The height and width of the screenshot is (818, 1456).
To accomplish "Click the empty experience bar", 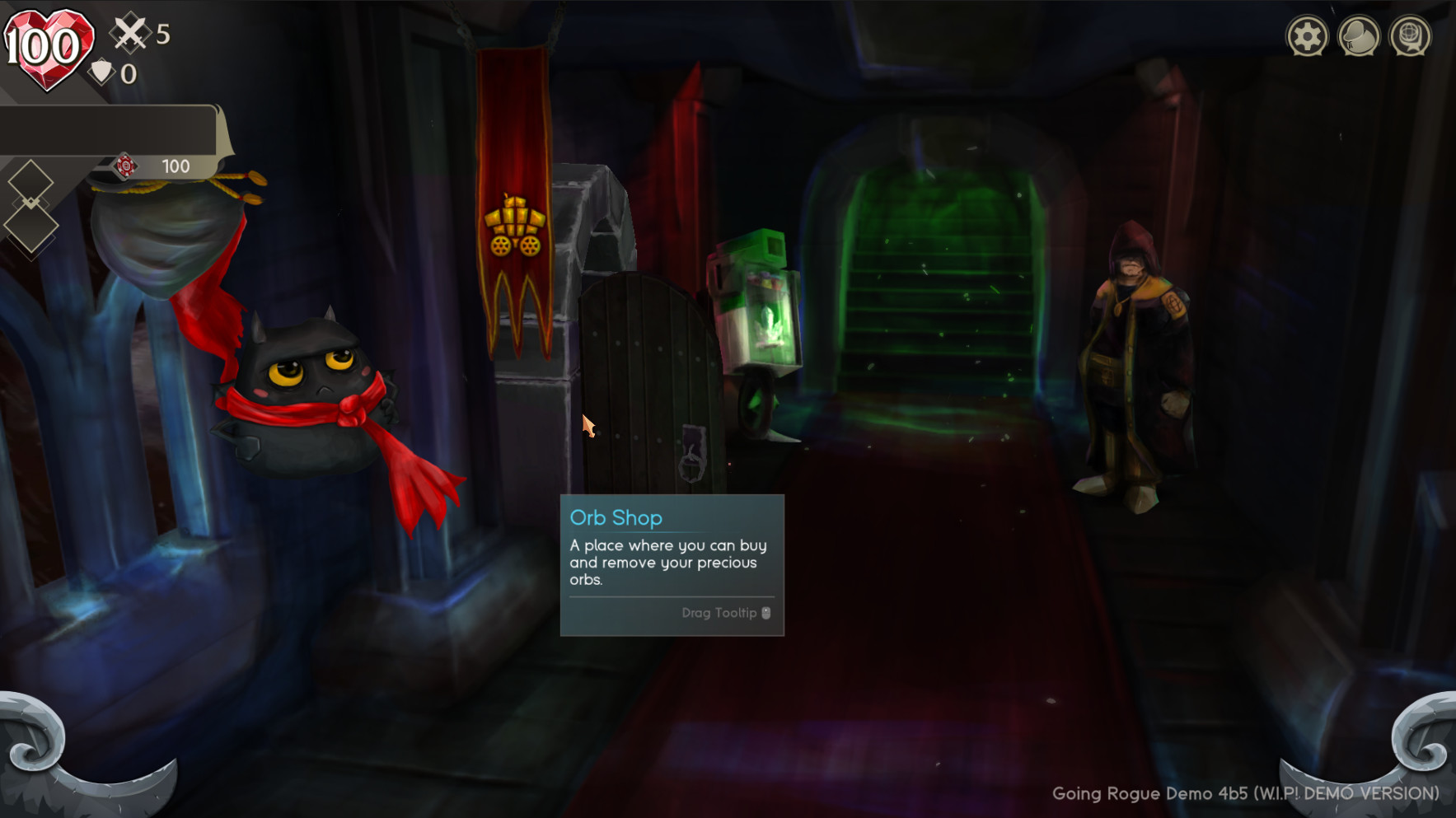I will [x=107, y=128].
